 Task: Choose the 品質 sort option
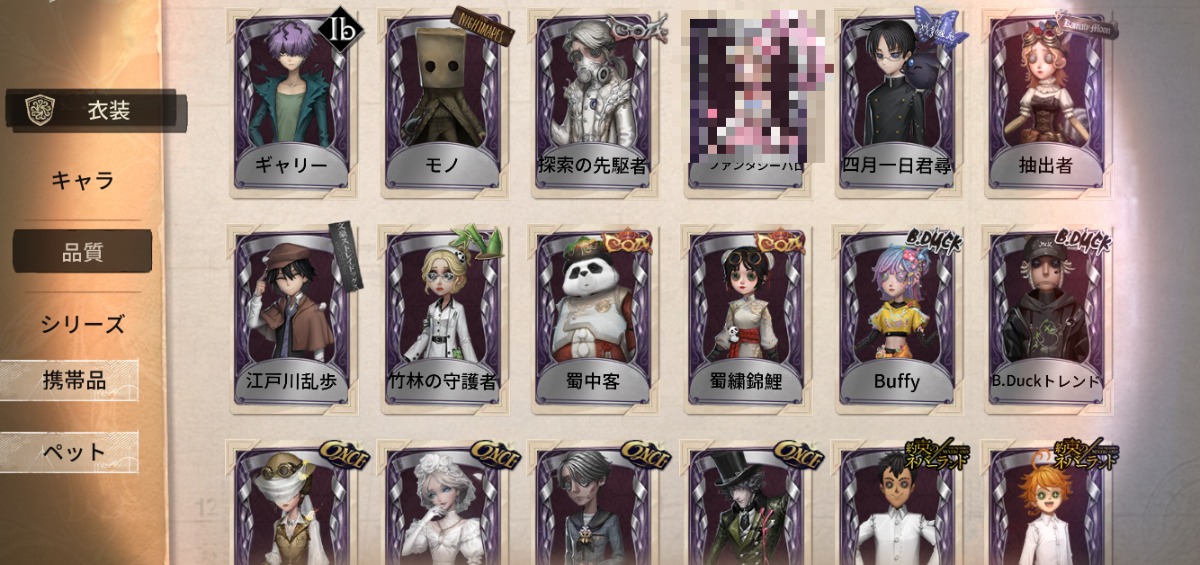click(83, 252)
